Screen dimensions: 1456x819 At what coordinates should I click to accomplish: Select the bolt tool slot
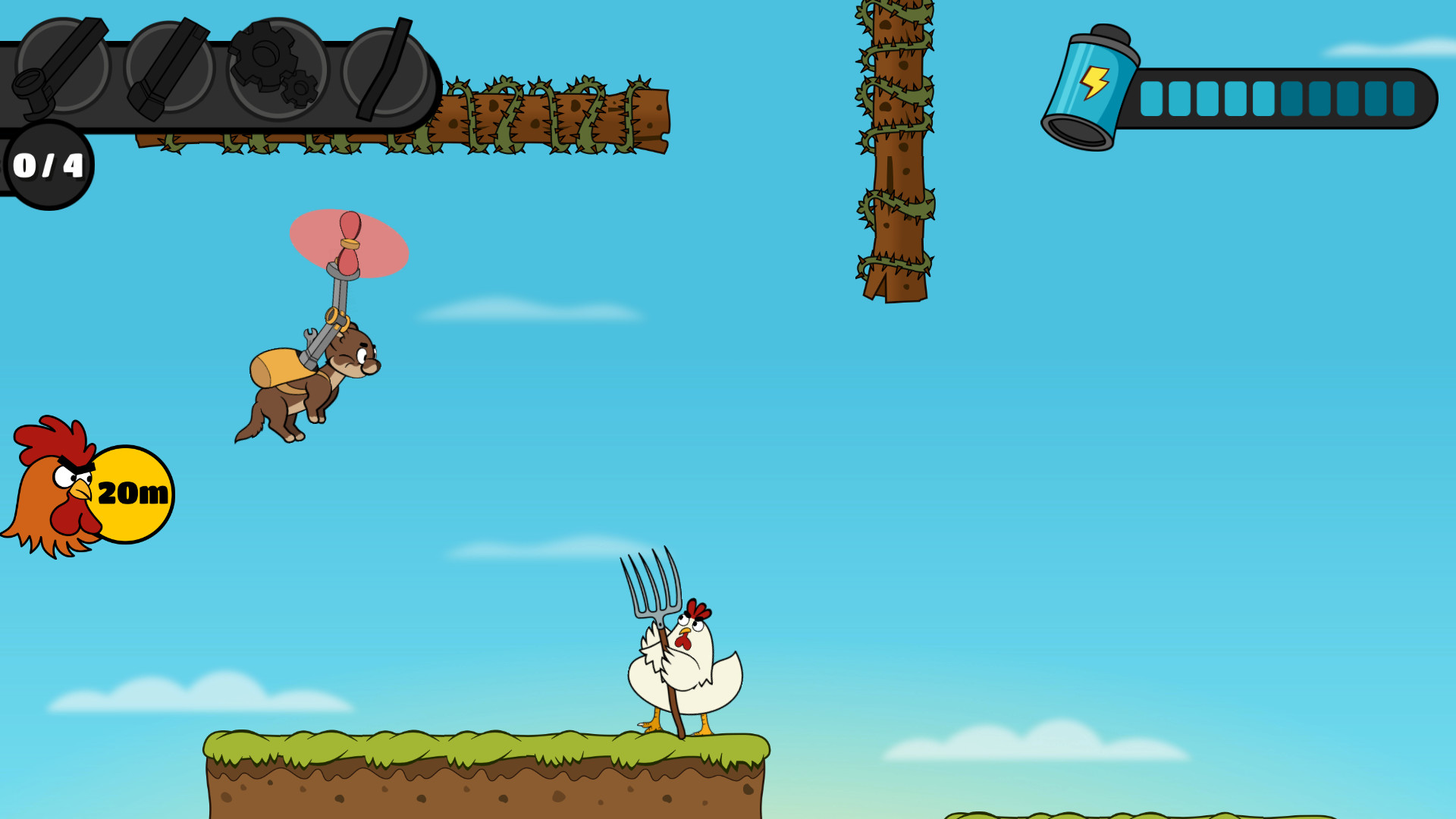pos(171,68)
